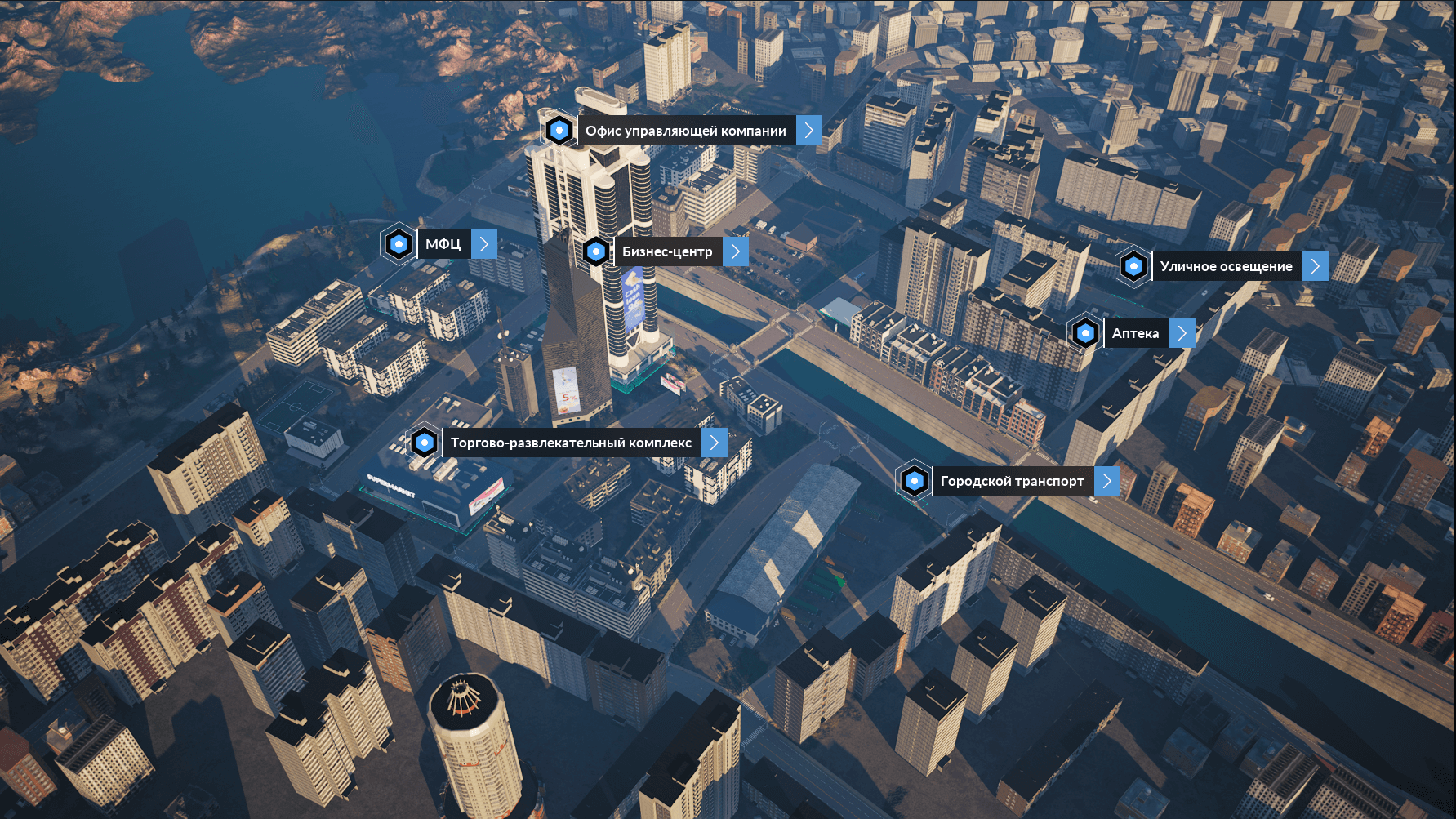
Task: Choose the Городской транспорт label
Action: click(x=1012, y=481)
